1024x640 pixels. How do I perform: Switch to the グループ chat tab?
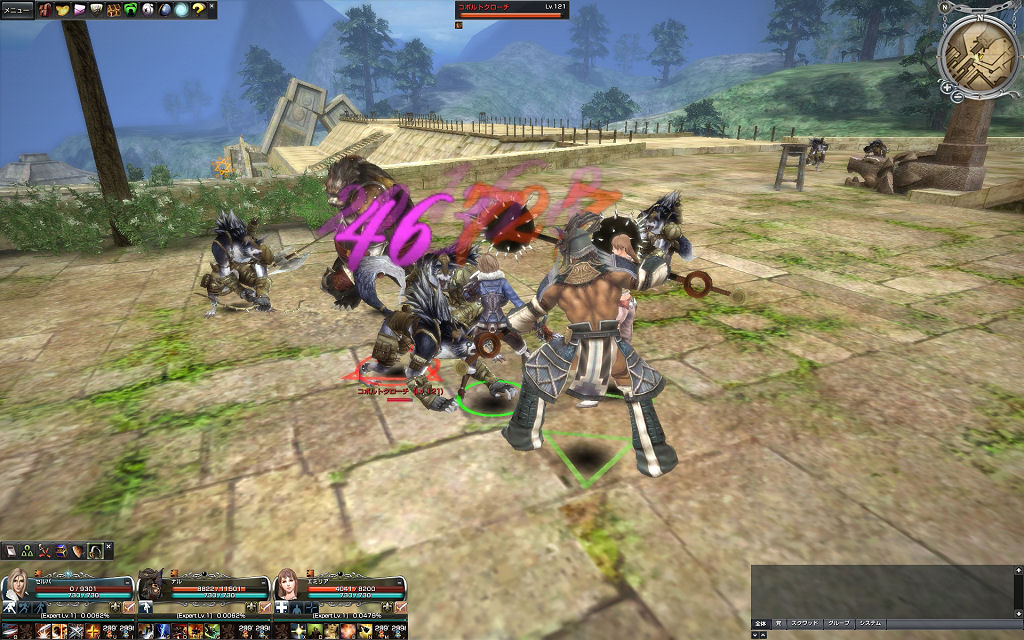838,623
